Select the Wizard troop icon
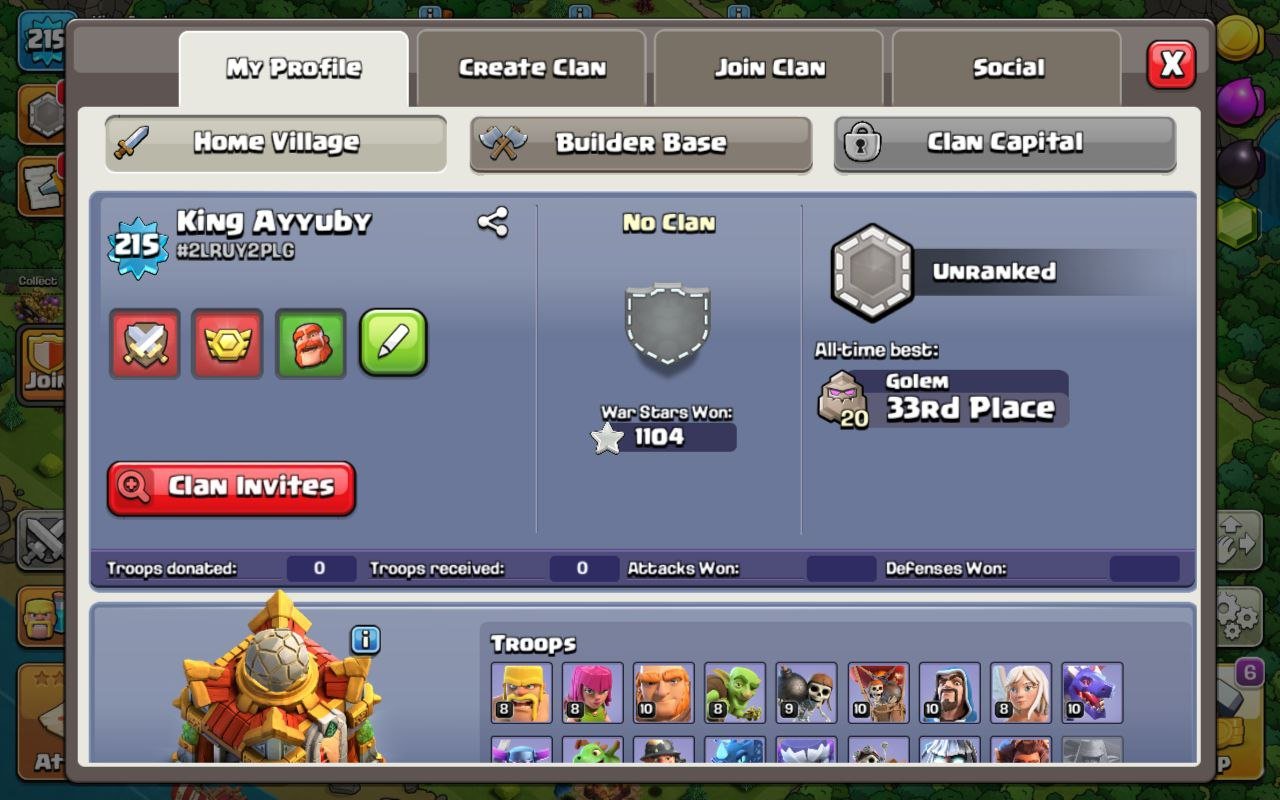The image size is (1280, 800). tap(948, 692)
